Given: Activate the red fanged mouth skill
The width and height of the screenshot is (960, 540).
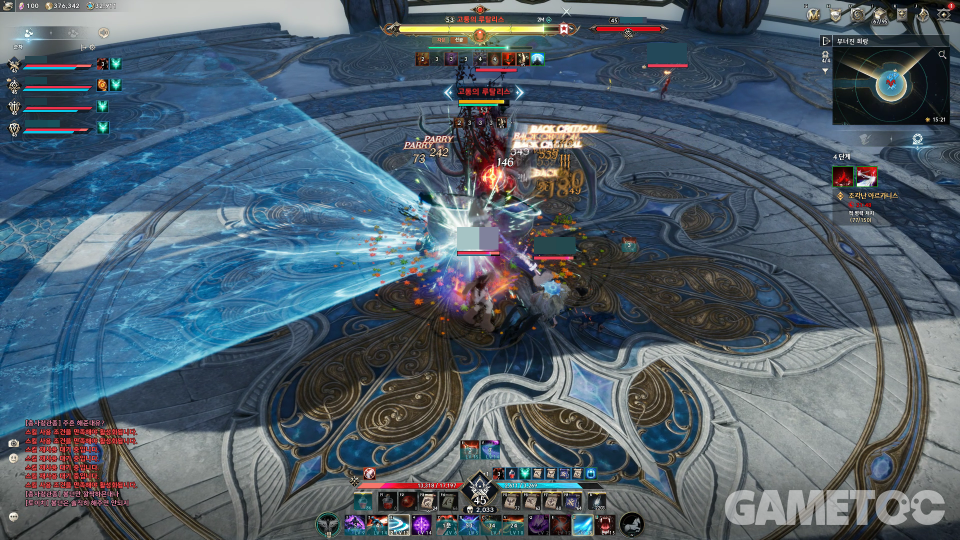Looking at the screenshot, I should pos(607,524).
